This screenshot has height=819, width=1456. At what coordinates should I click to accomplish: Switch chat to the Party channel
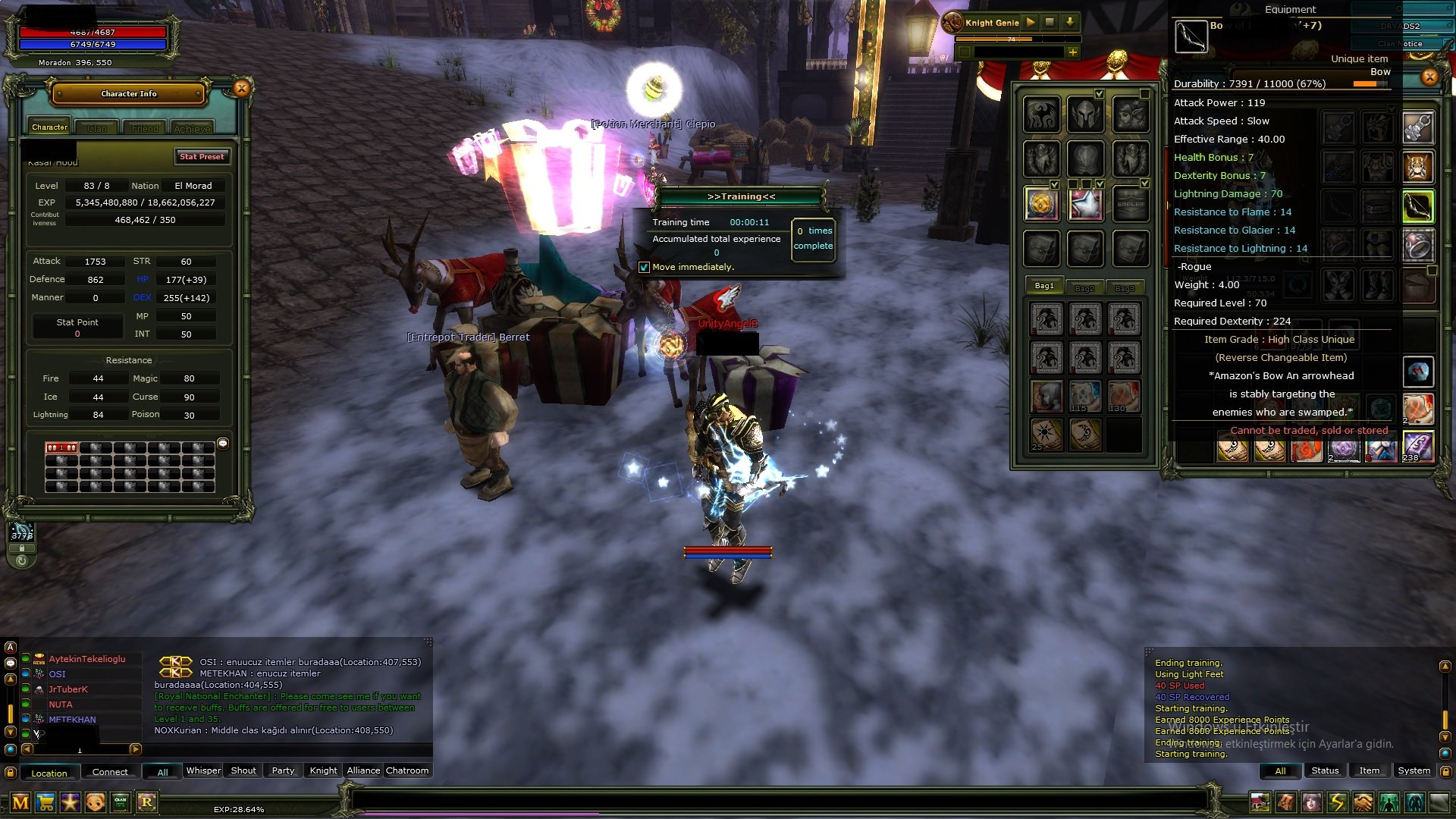(283, 770)
